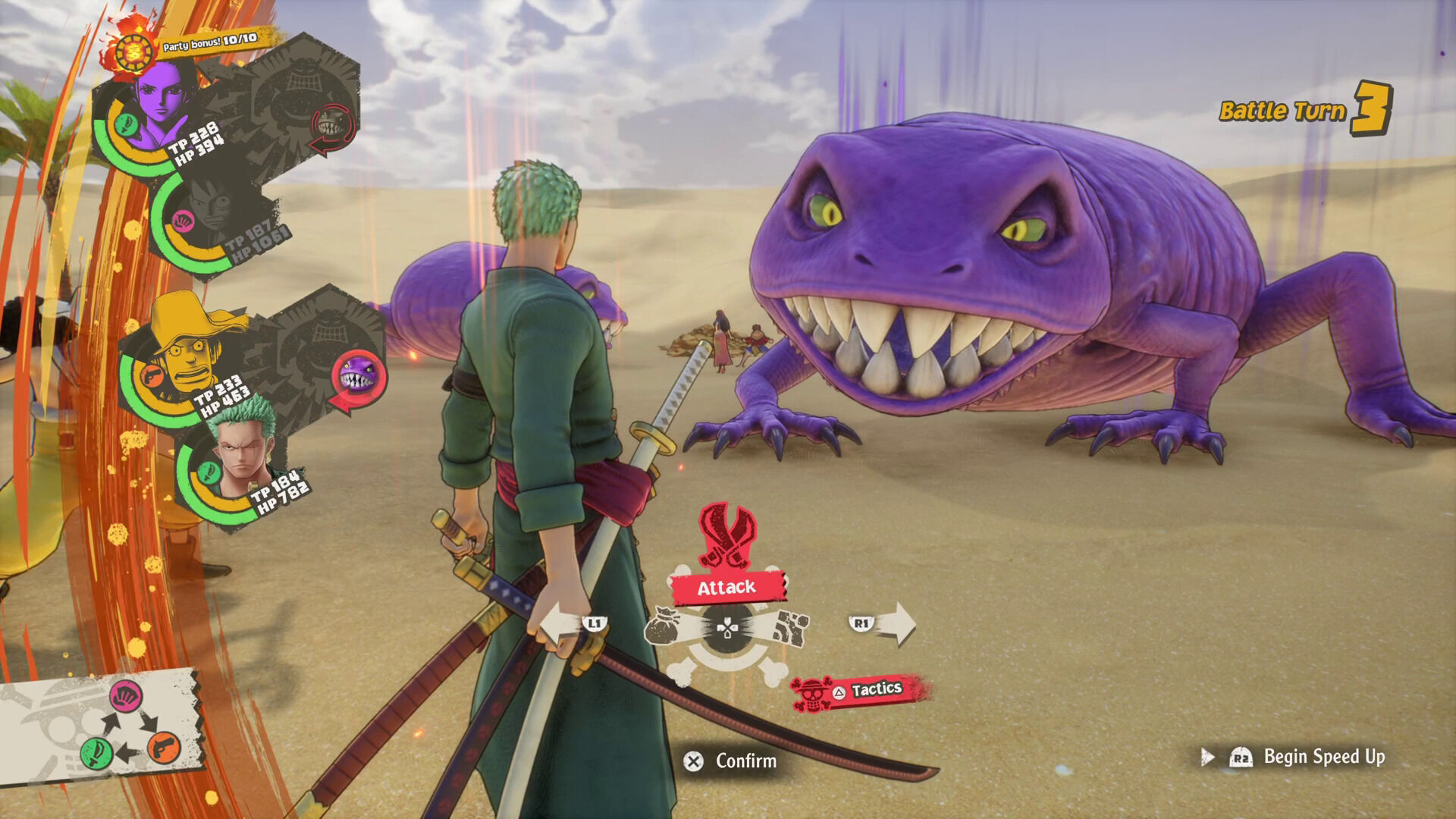
Task: Click the green sword Technique type icon
Action: 96,752
